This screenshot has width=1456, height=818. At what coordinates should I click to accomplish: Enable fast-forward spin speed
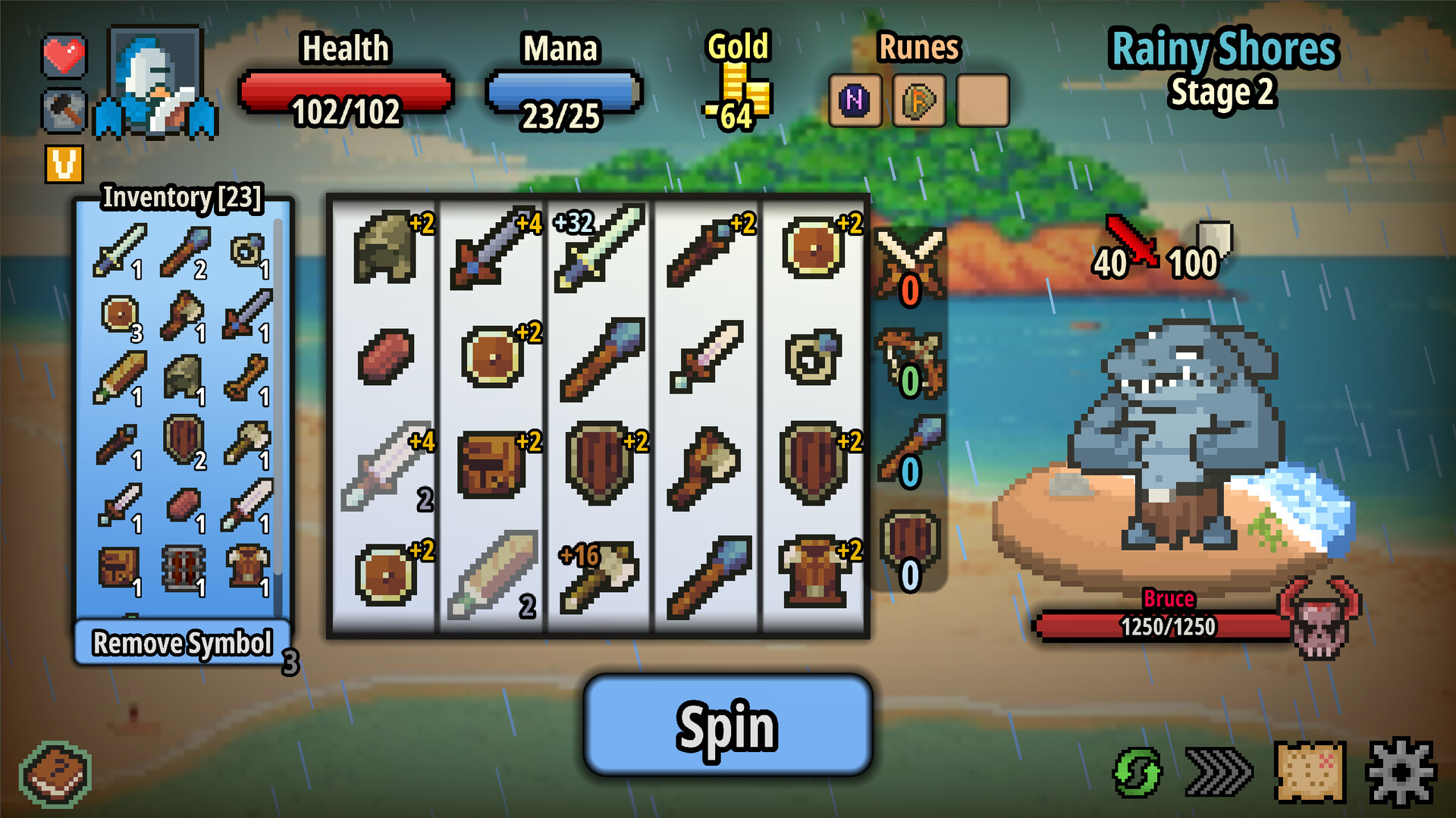coord(1216,772)
